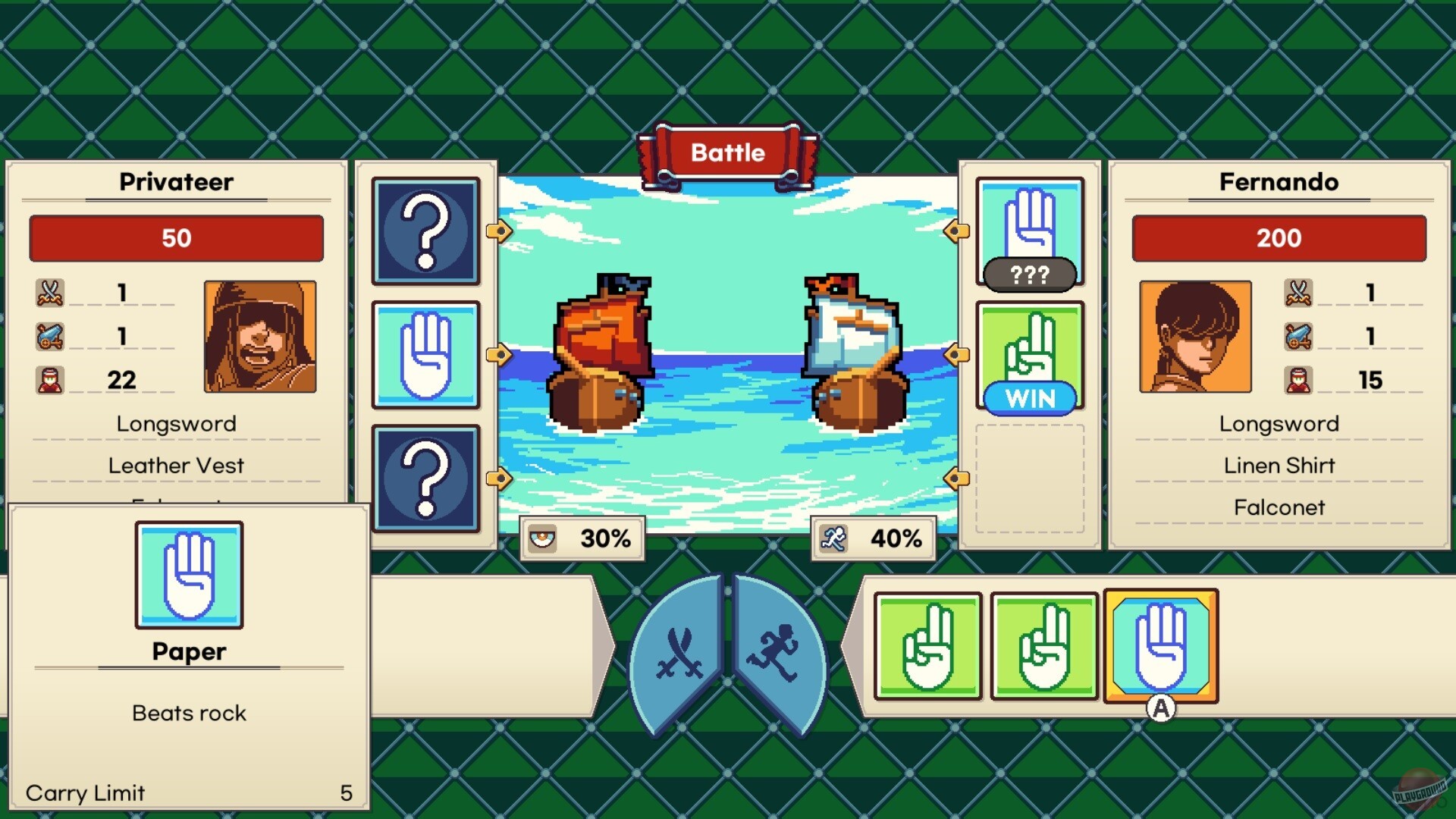Expand the arrow beside Fernando's empty bottom slot
Viewport: 1456px width, 819px height.
pos(955,478)
